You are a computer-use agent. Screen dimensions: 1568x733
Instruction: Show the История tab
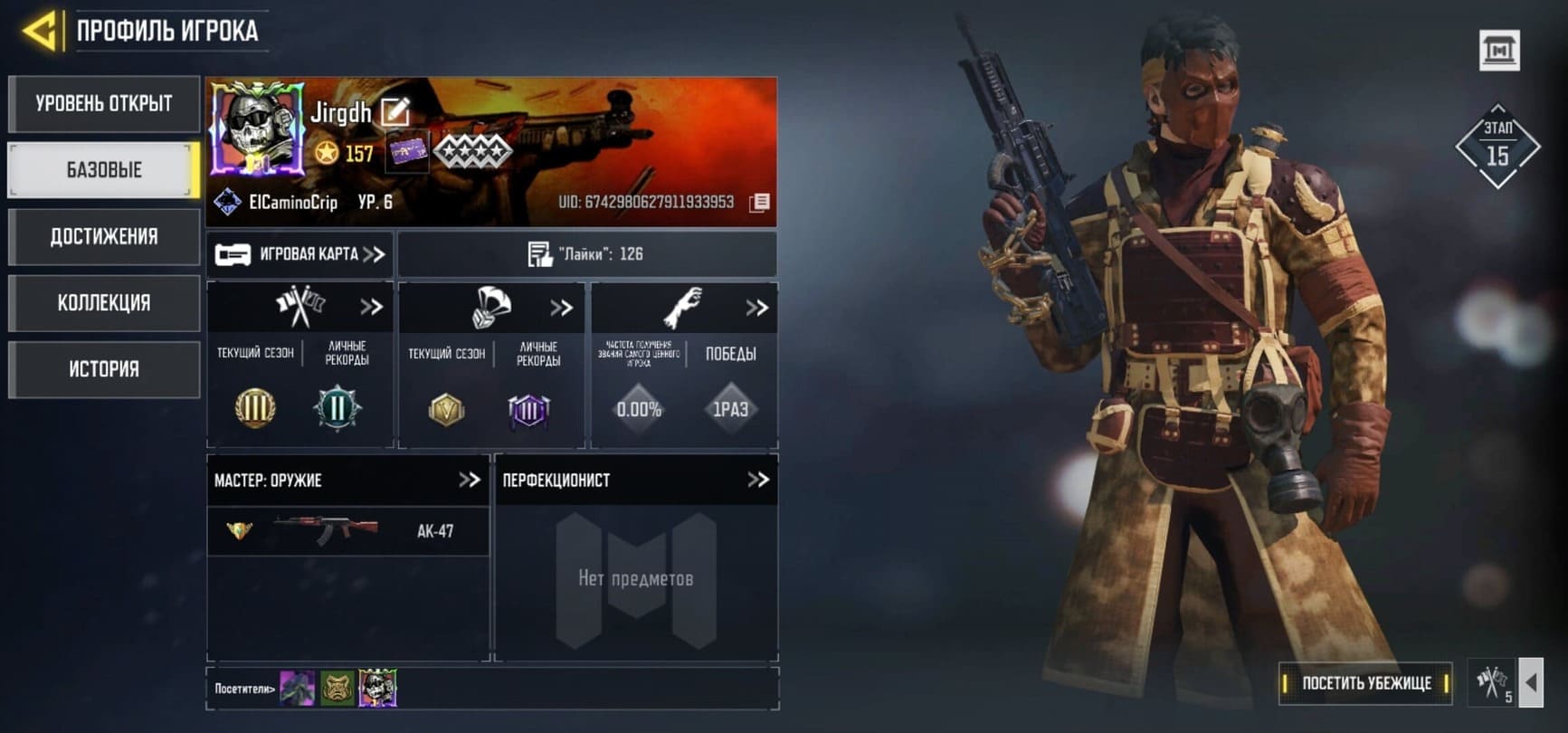104,369
